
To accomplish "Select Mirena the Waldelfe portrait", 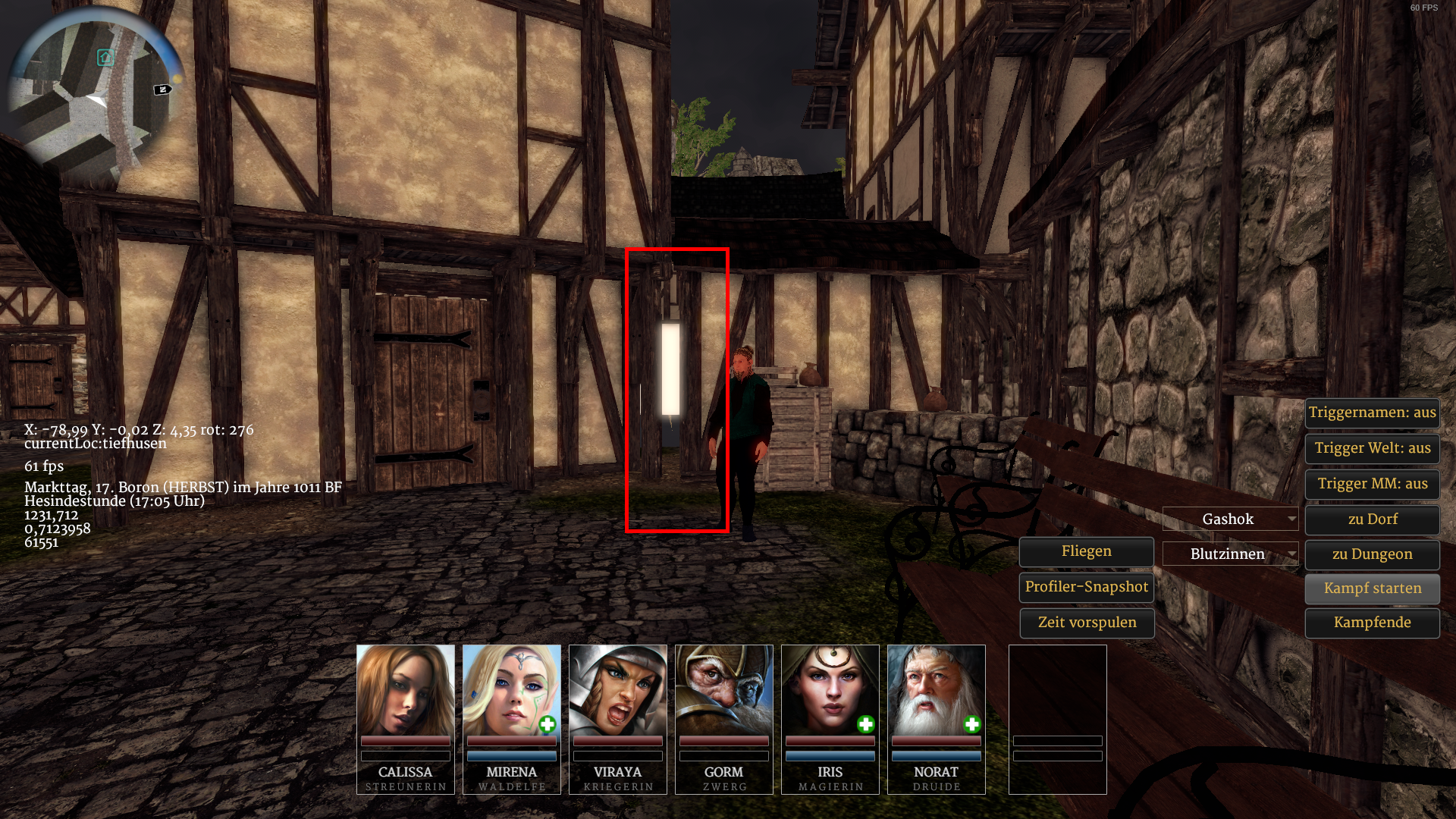I will pyautogui.click(x=512, y=690).
